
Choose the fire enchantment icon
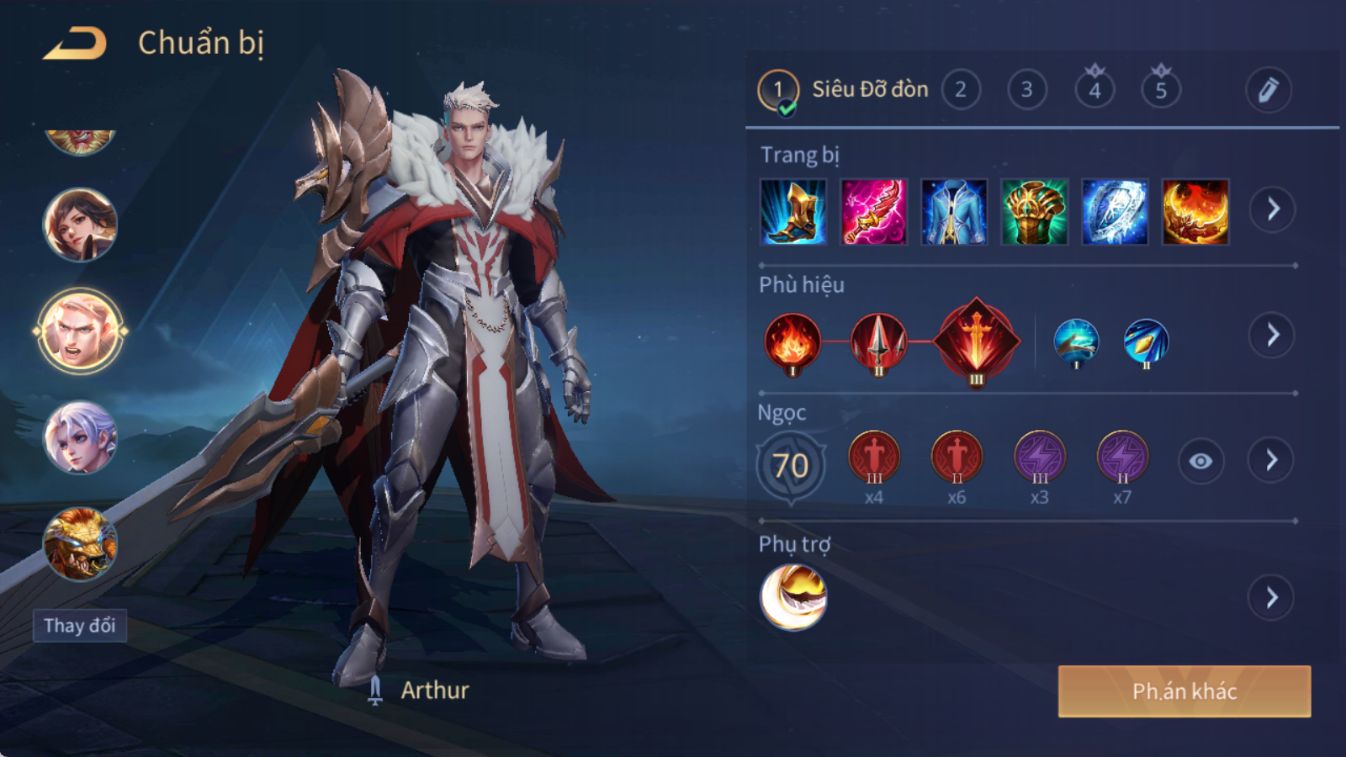tap(793, 342)
